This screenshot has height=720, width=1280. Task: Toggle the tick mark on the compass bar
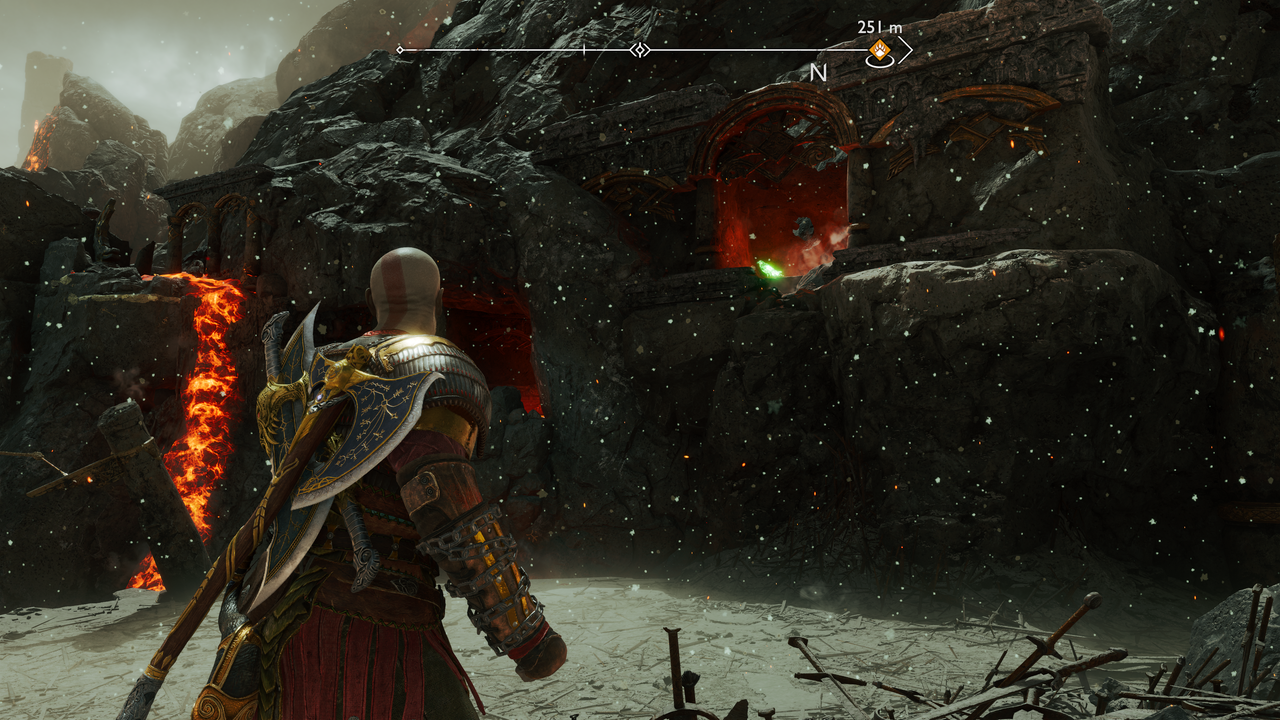pos(583,48)
